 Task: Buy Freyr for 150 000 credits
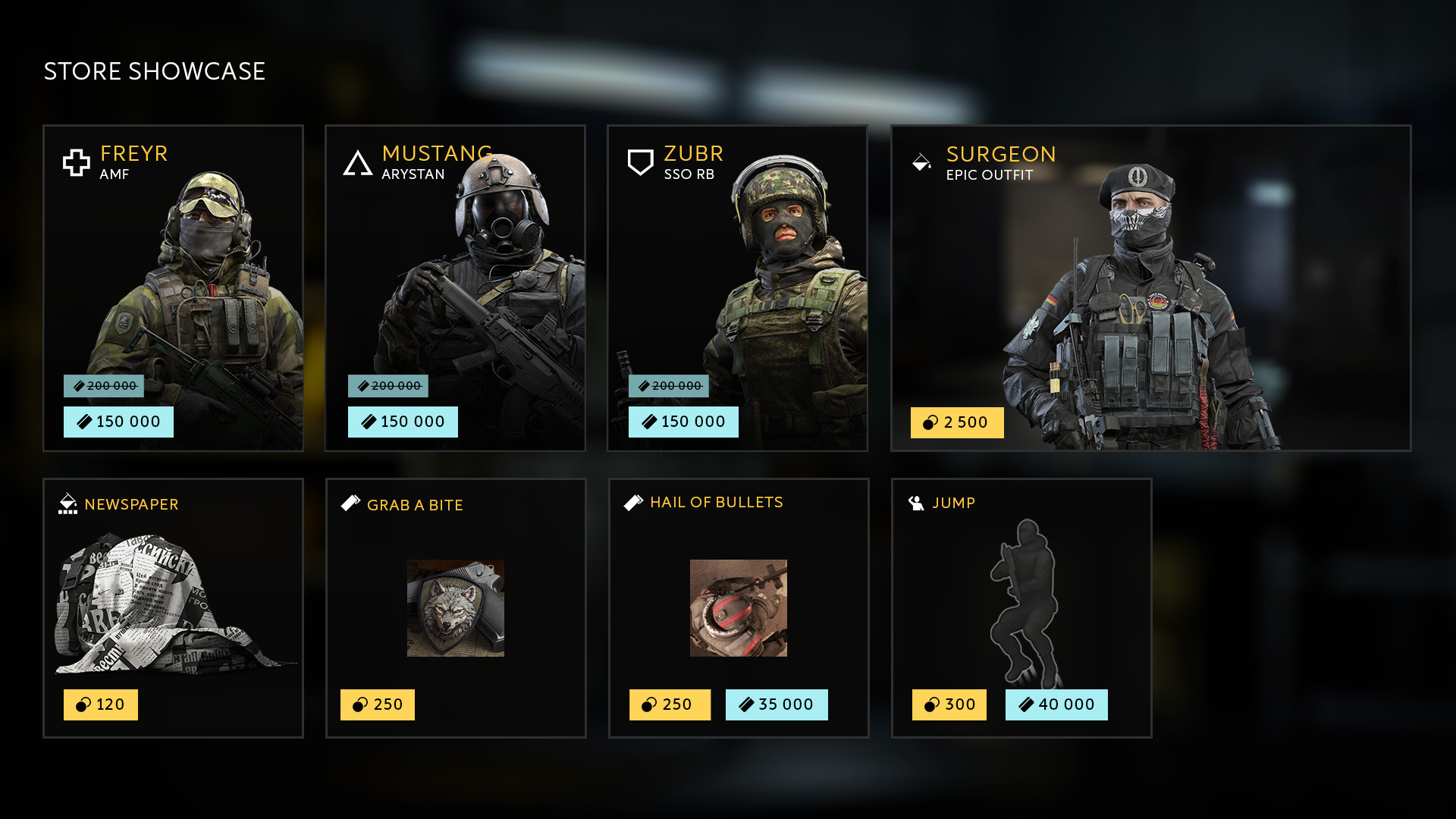[x=118, y=422]
